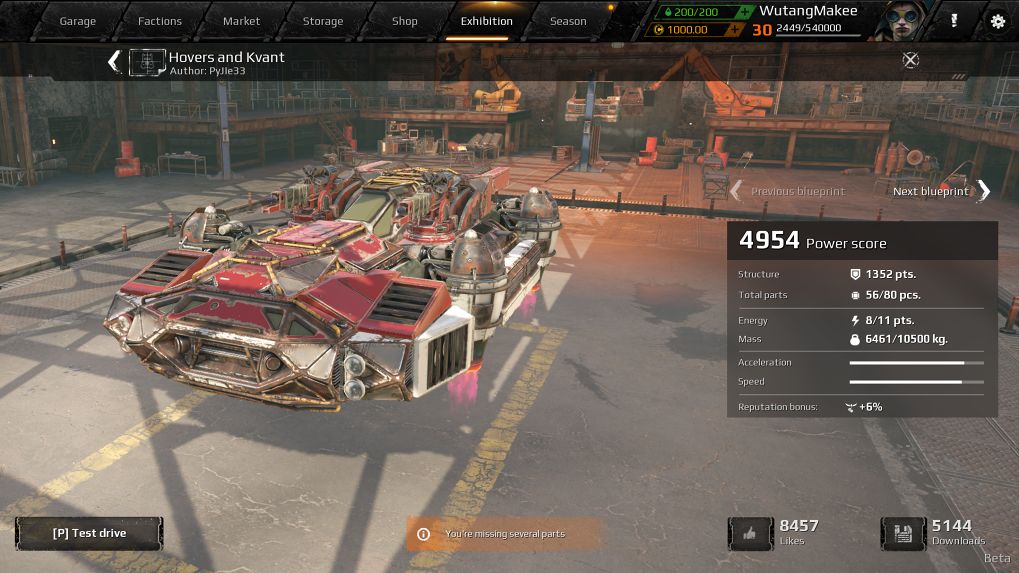Add fuel with the green plus button
The width and height of the screenshot is (1019, 573).
[744, 12]
